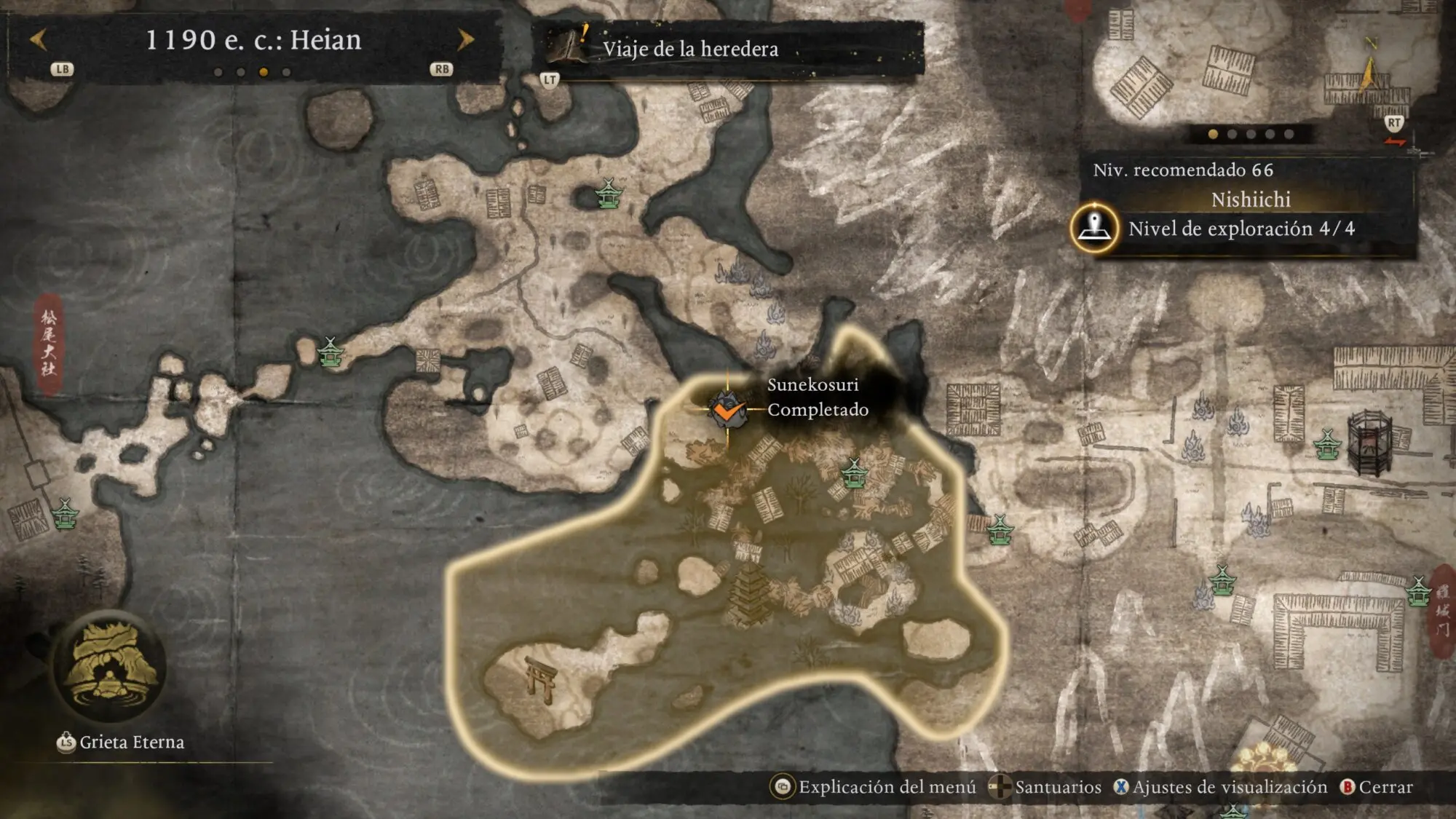Open Ajustes de visualización options
This screenshot has width=1456, height=819.
coord(1220,787)
